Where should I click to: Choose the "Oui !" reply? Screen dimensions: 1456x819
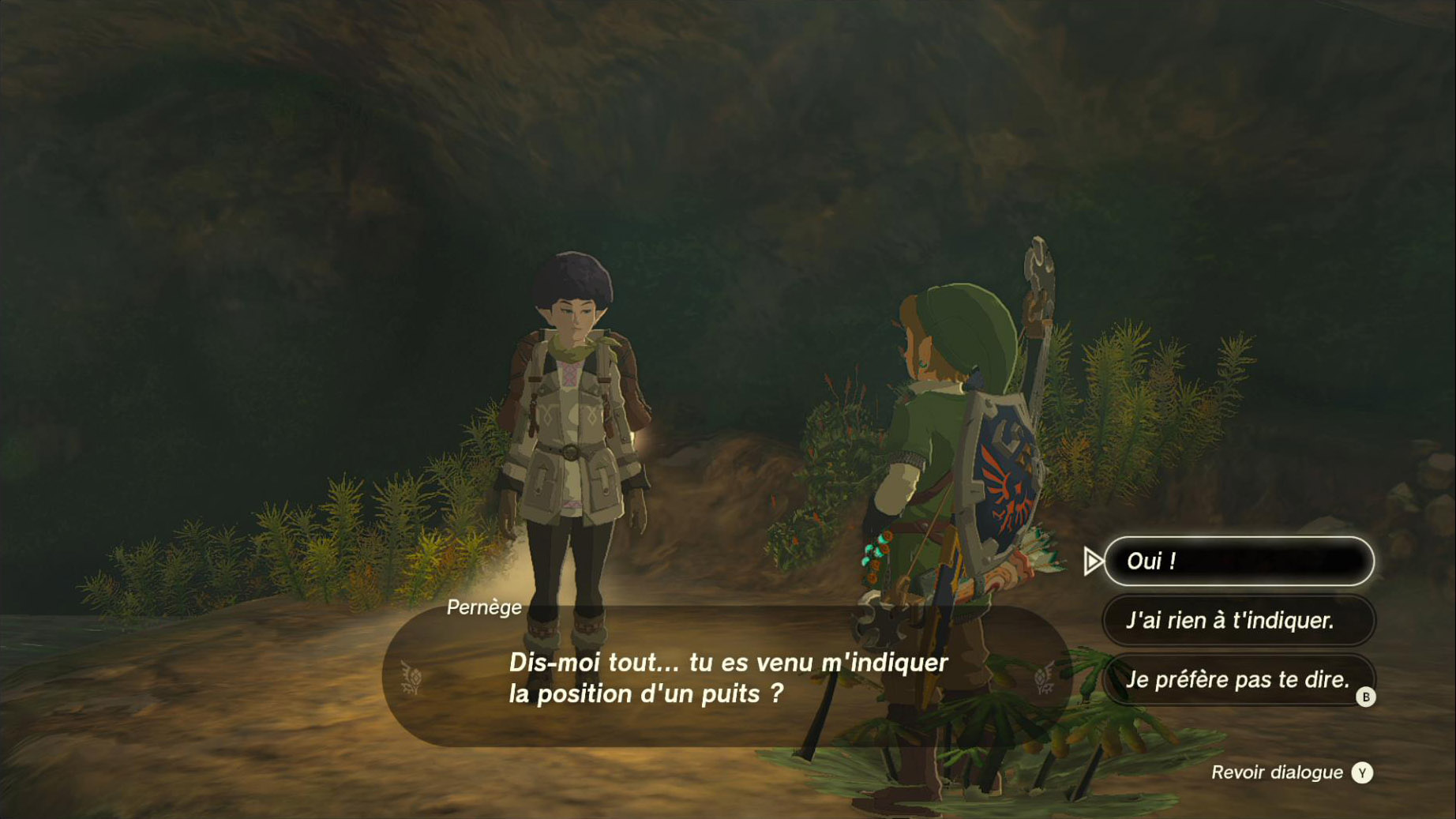click(x=1238, y=562)
